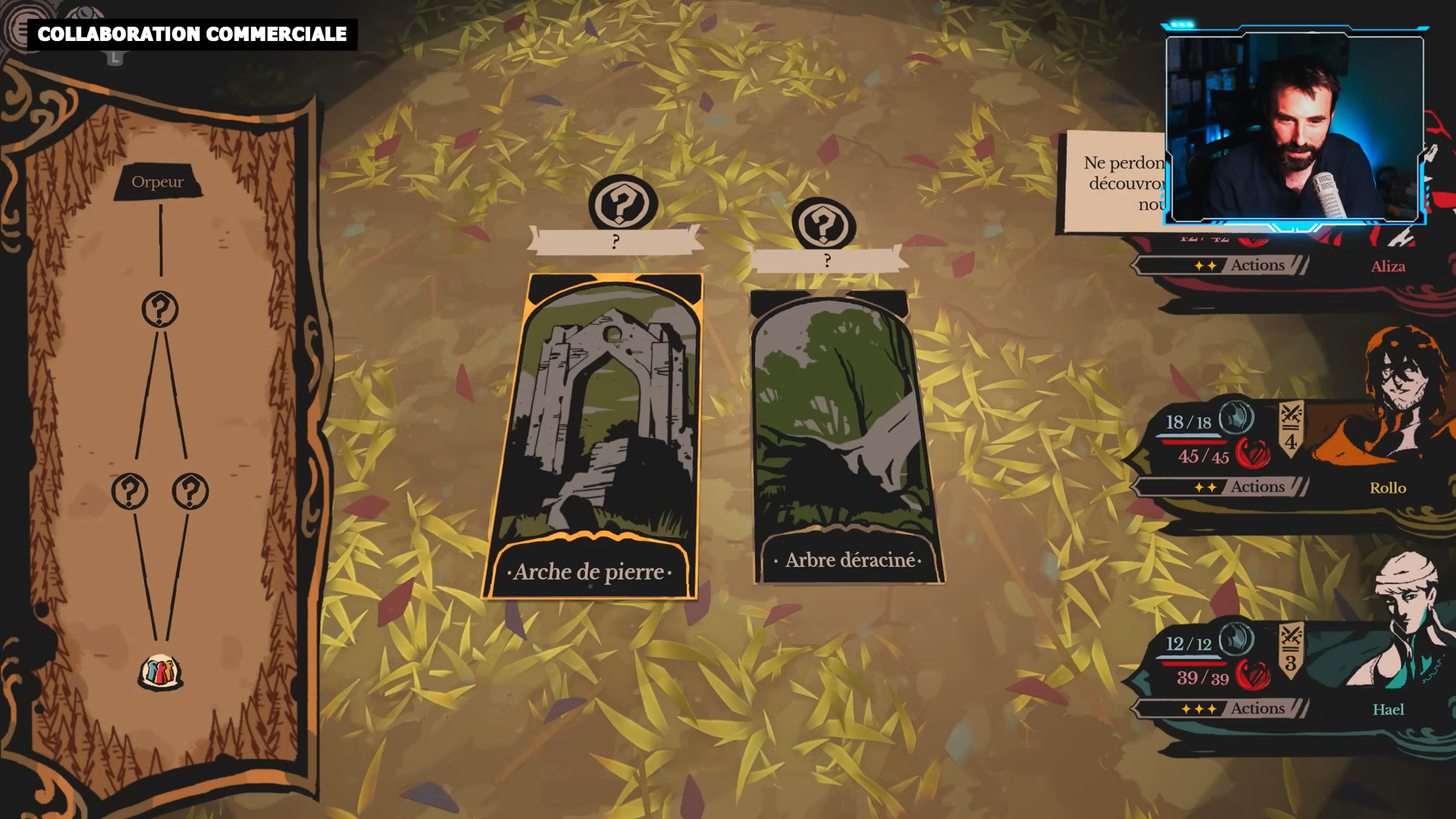The width and height of the screenshot is (1456, 819).
Task: Click the Orpeur destination on the map
Action: coord(158,182)
